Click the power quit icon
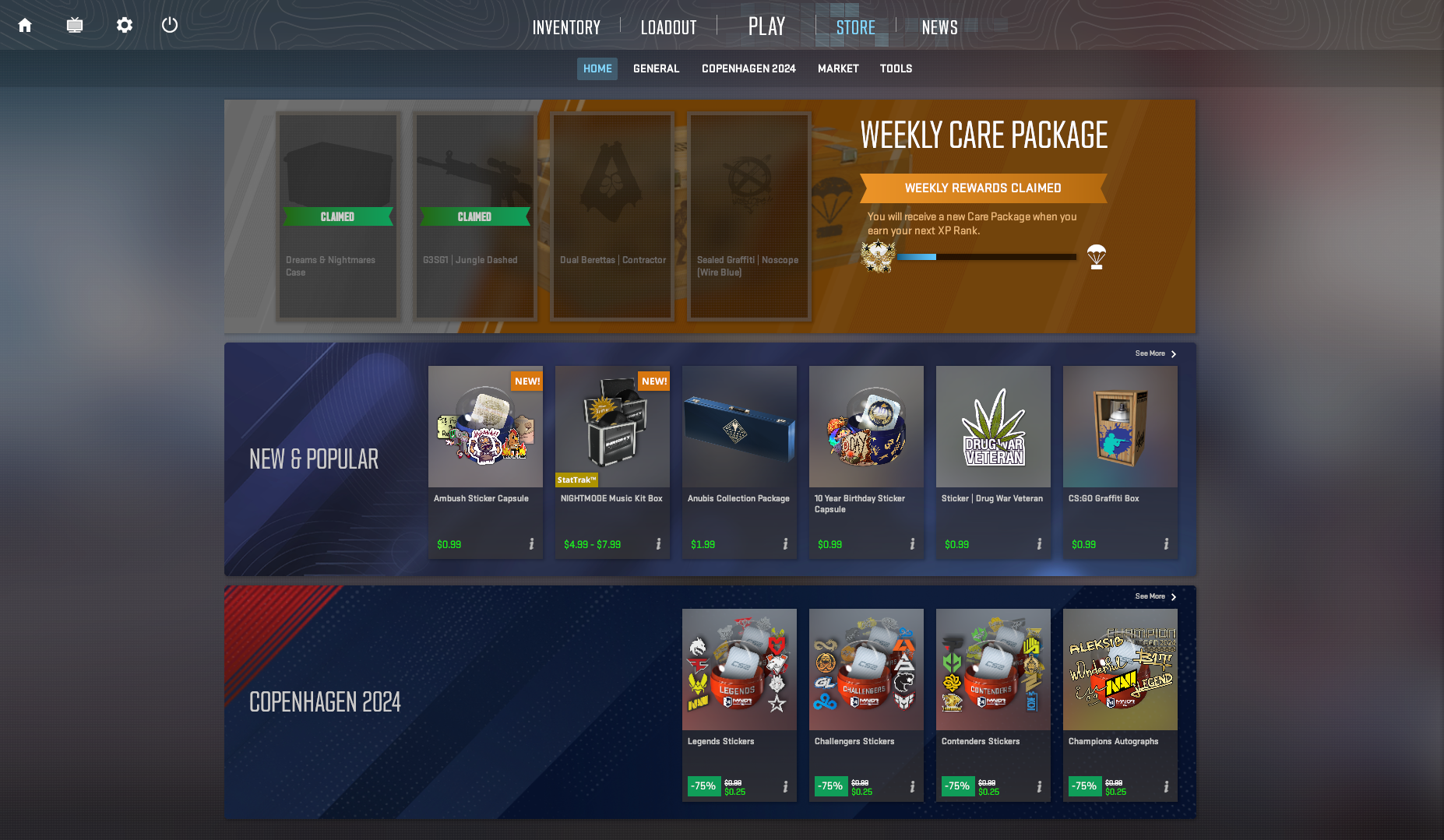Screen dimensions: 1444x840 170,26
